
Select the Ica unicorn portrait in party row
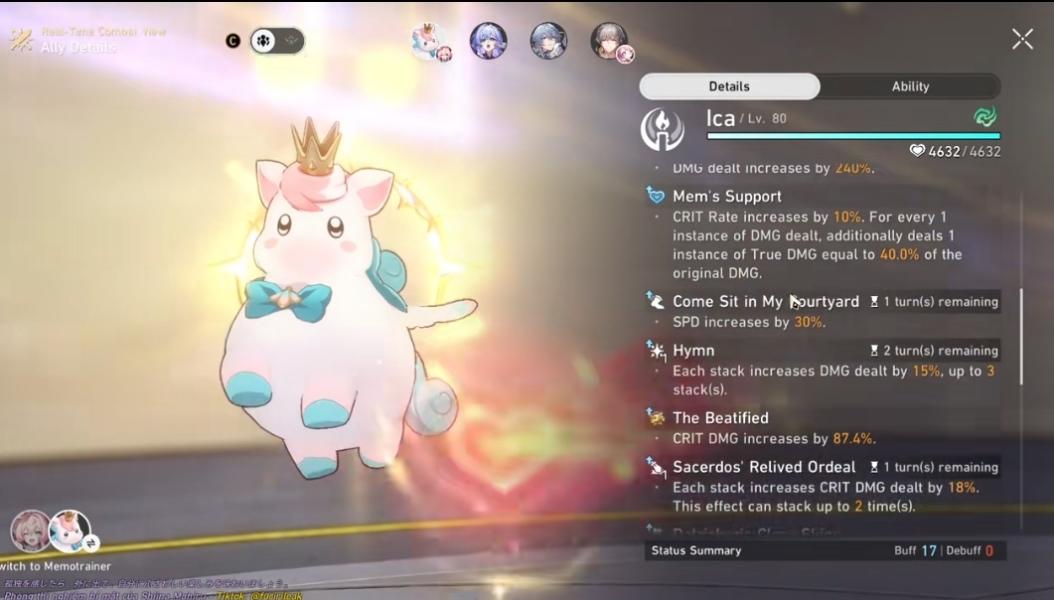(x=430, y=42)
